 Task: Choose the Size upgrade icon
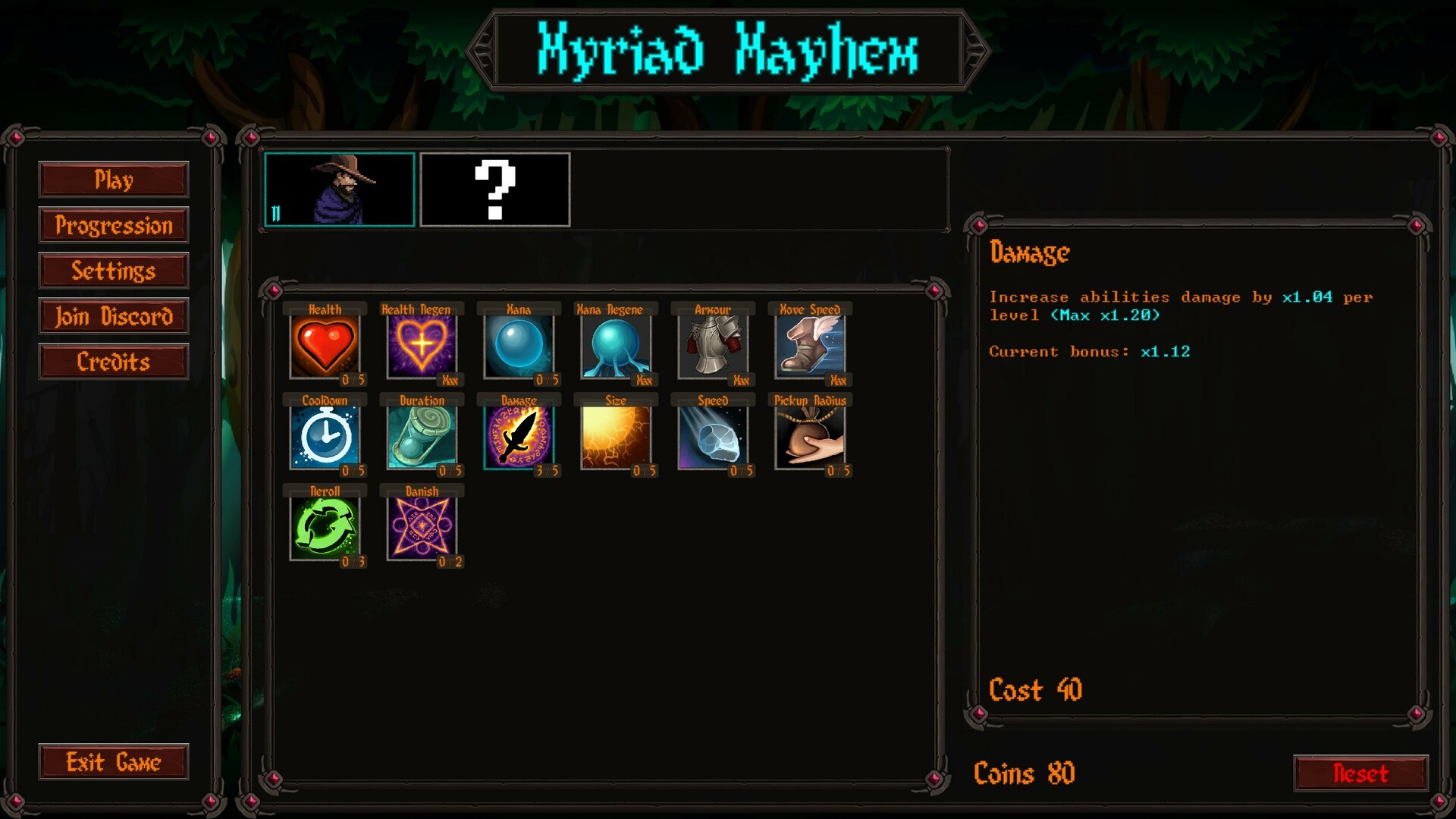(x=617, y=438)
